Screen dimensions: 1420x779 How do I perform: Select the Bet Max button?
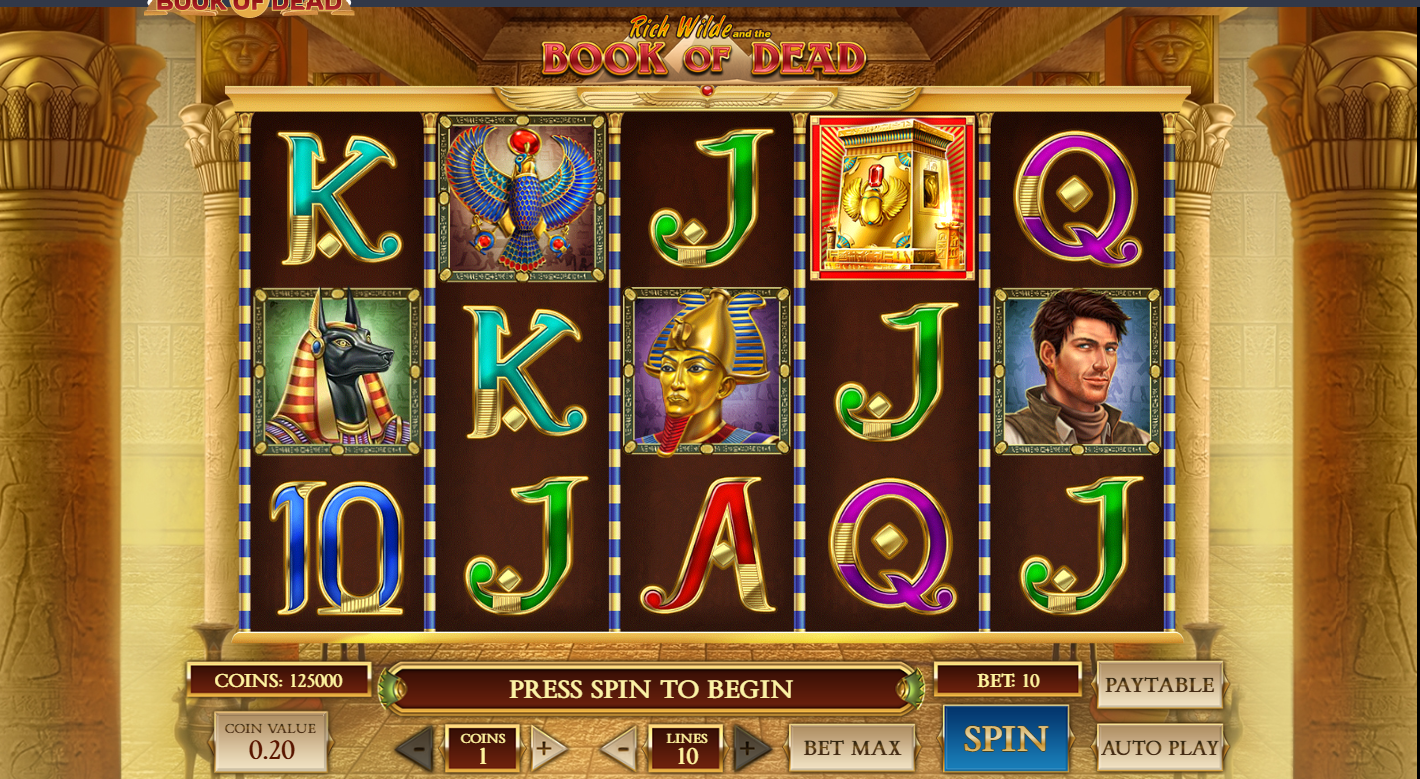coord(852,747)
